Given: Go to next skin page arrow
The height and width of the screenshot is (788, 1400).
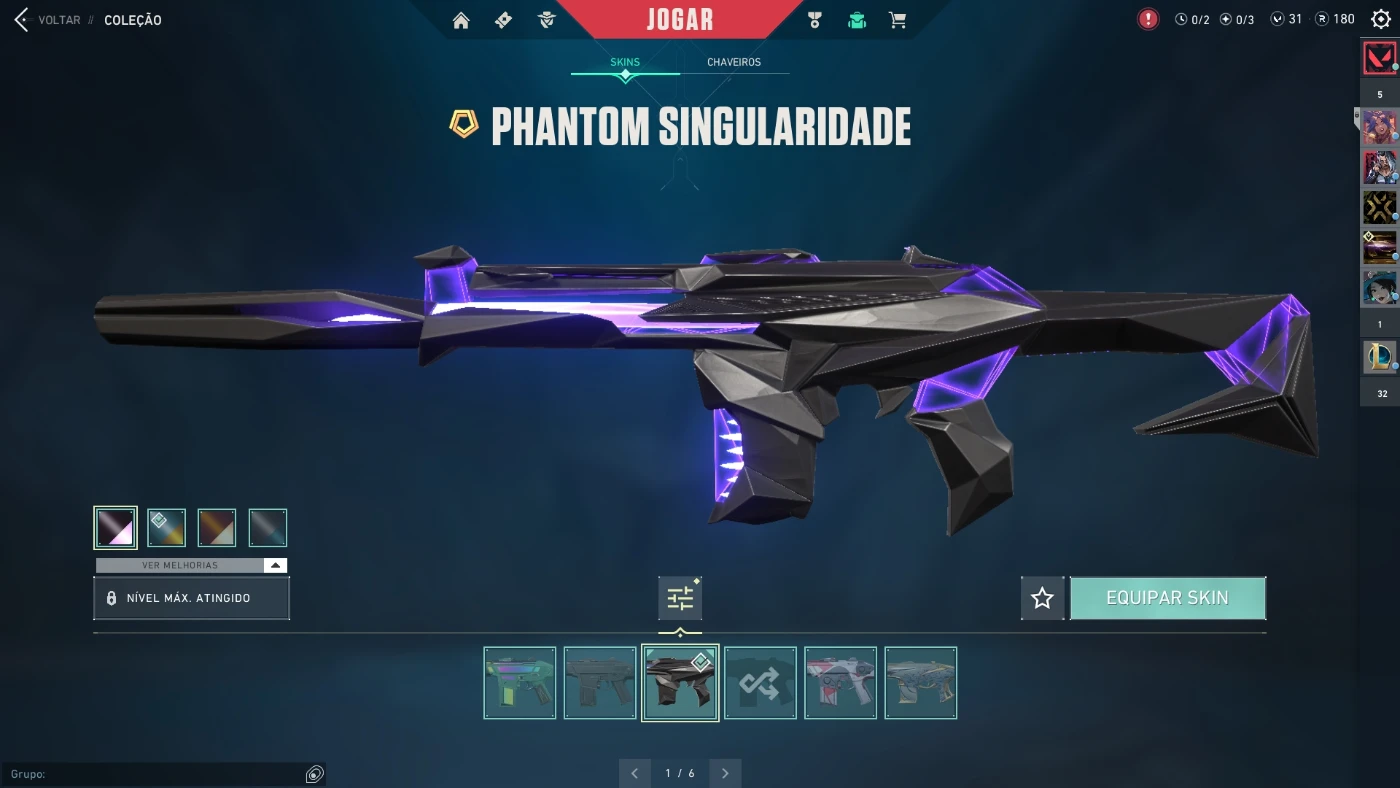Looking at the screenshot, I should pos(725,773).
